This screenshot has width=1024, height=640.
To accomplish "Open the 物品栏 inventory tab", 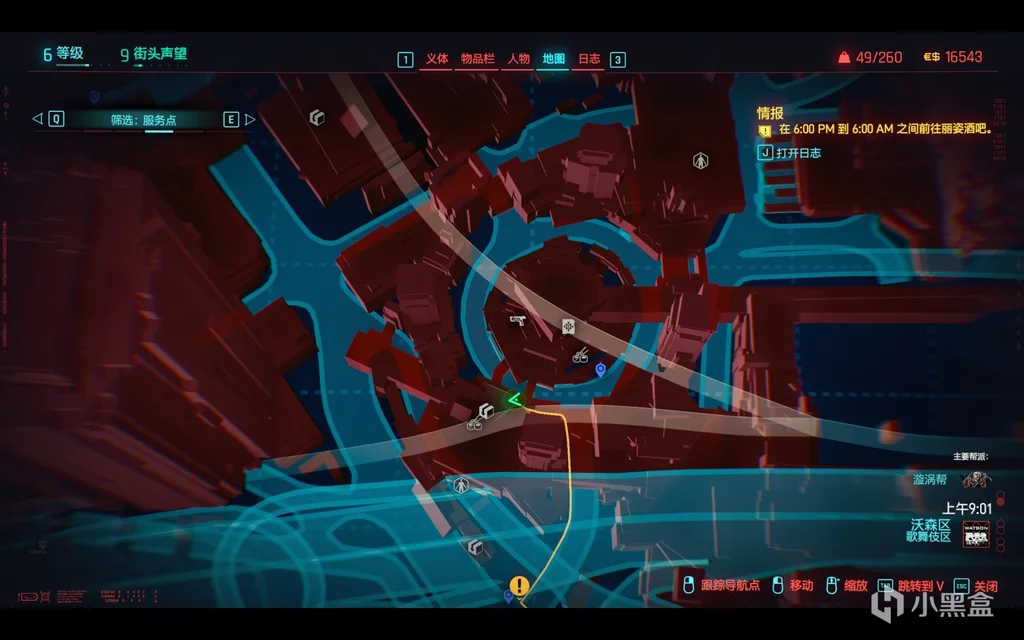I will point(478,59).
